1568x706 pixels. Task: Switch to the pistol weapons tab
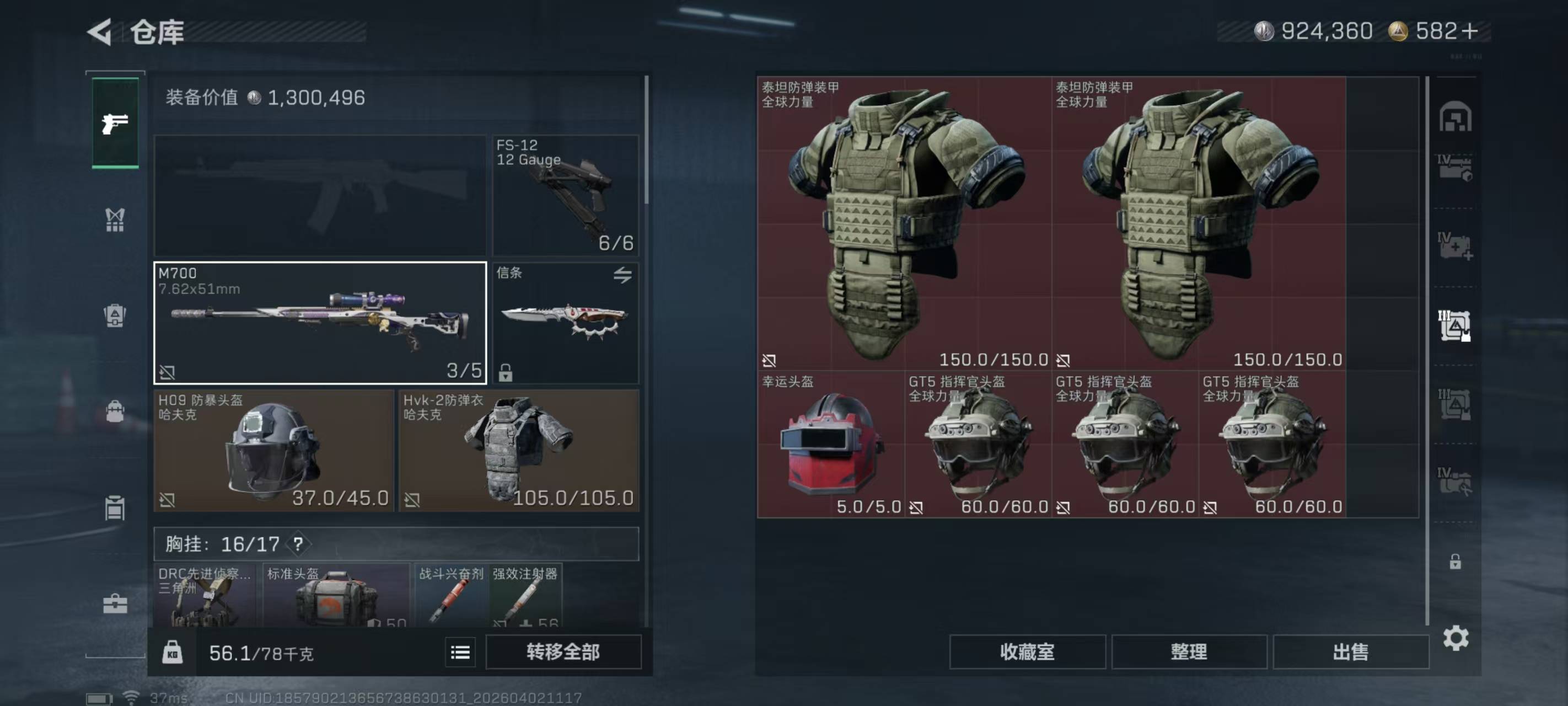point(115,124)
